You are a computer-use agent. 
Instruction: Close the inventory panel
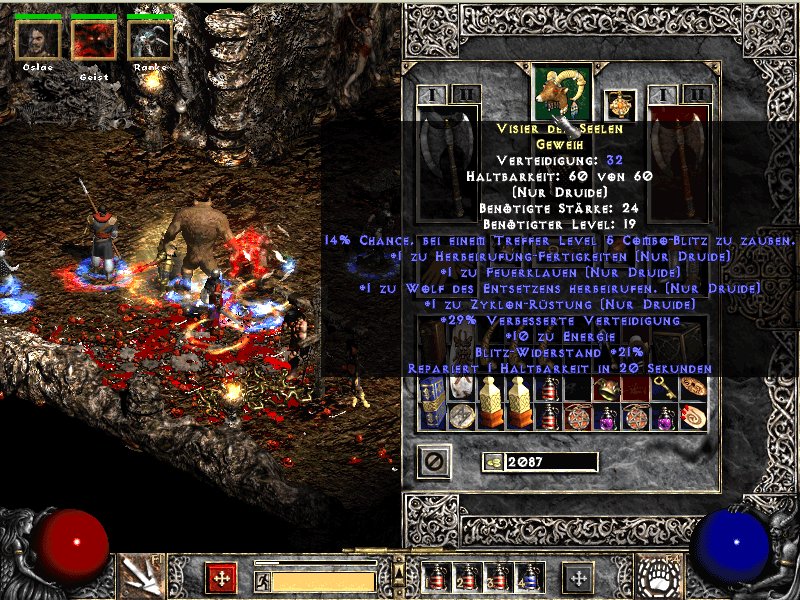433,461
